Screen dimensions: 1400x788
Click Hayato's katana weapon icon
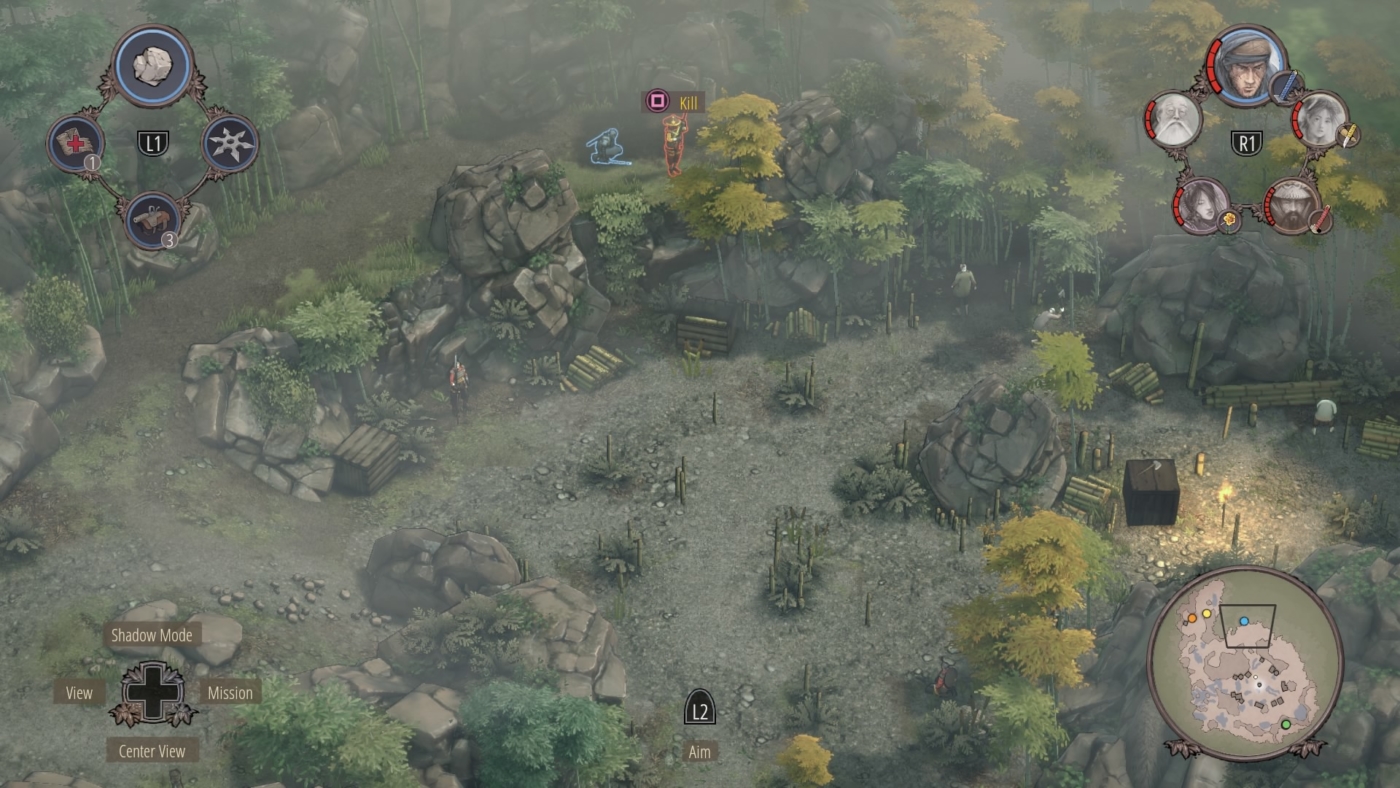[1285, 86]
